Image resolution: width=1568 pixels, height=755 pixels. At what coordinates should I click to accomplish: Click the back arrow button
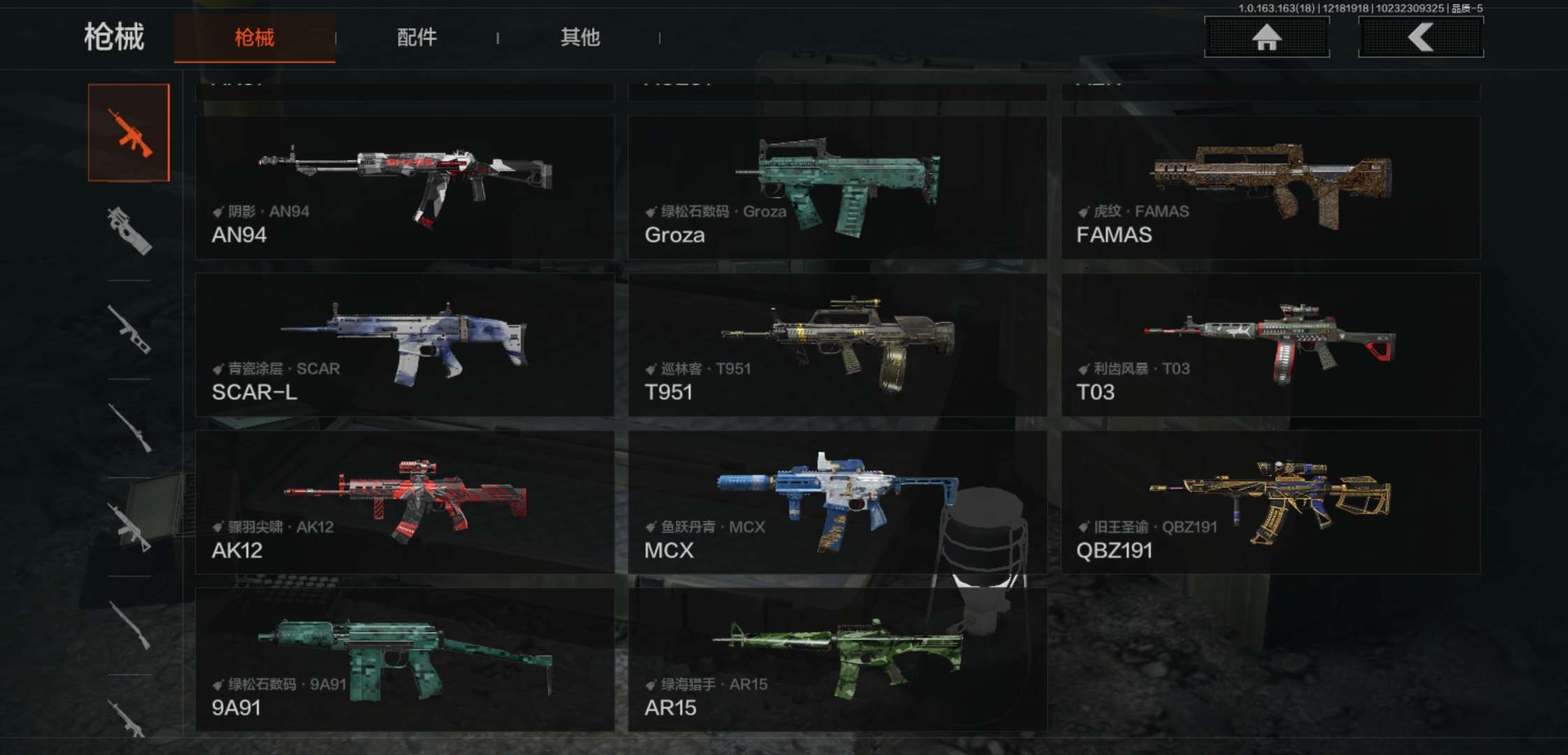(1421, 37)
